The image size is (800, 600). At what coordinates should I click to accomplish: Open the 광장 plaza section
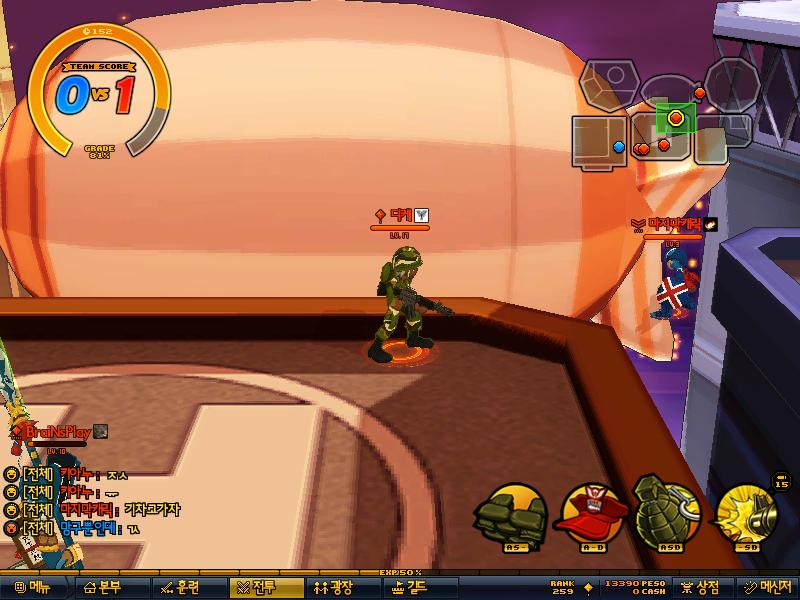(x=334, y=588)
